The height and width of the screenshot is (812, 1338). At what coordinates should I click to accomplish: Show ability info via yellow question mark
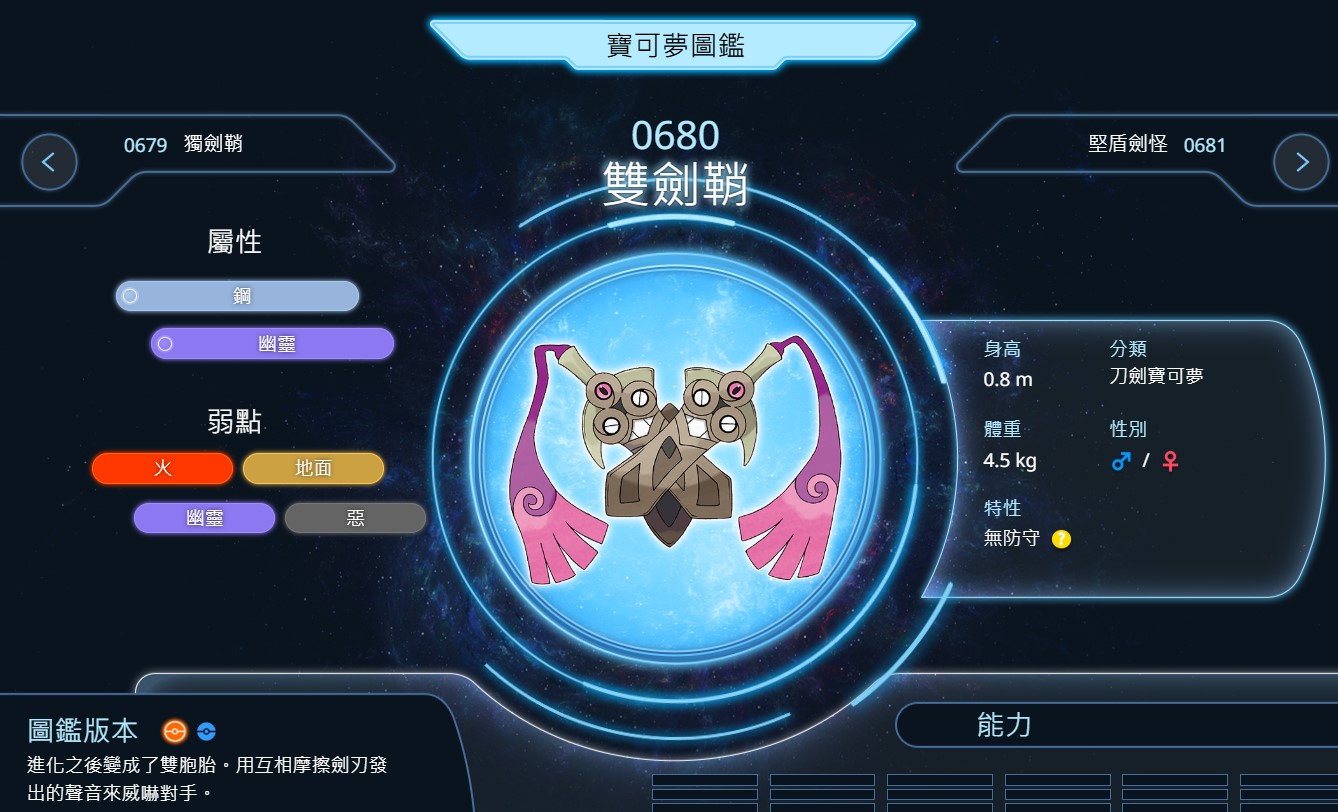click(1061, 539)
